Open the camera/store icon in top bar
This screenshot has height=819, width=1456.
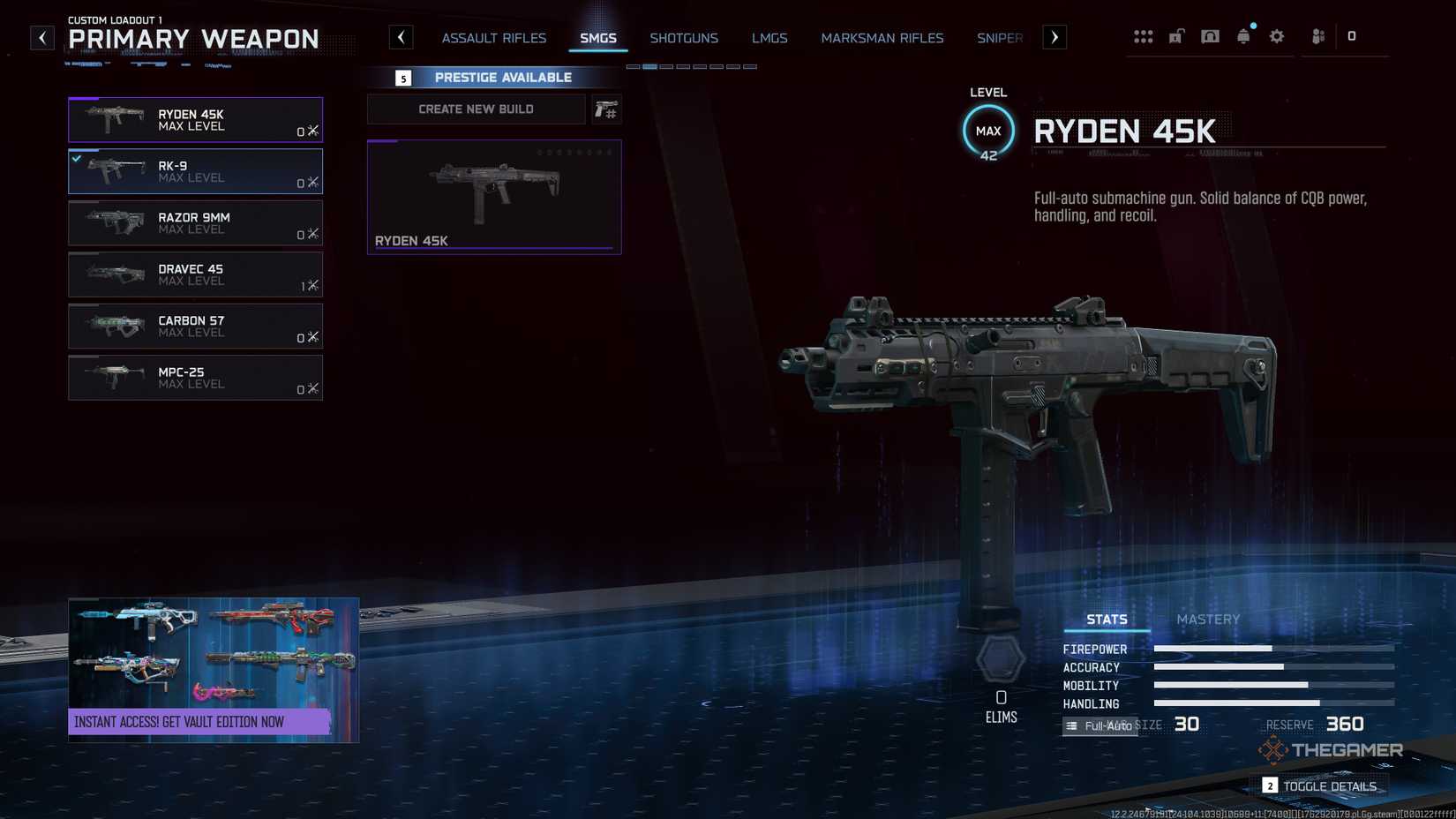click(1210, 36)
